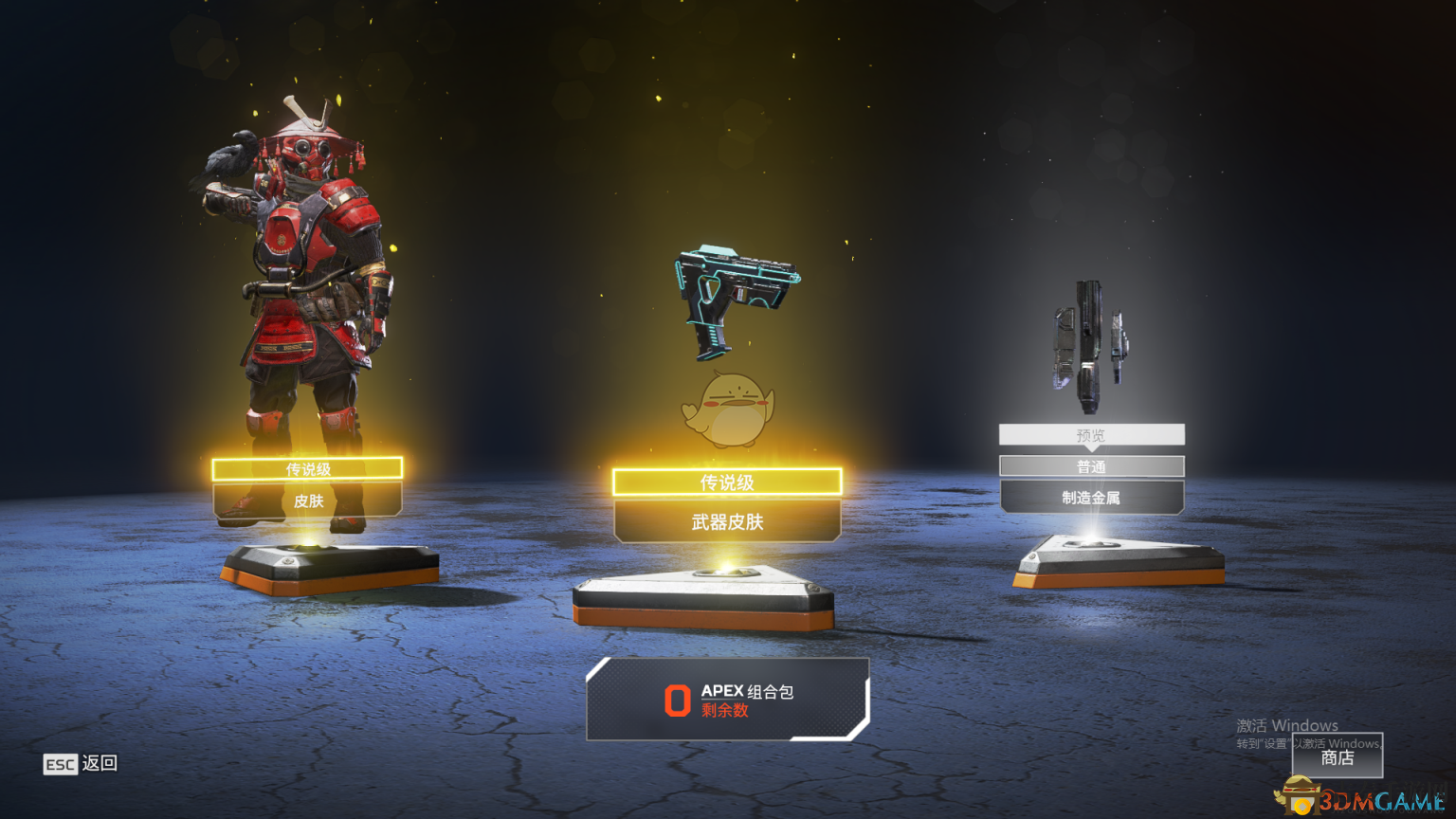Click the APEX 组合包 remaining packs button

pyautogui.click(x=727, y=700)
